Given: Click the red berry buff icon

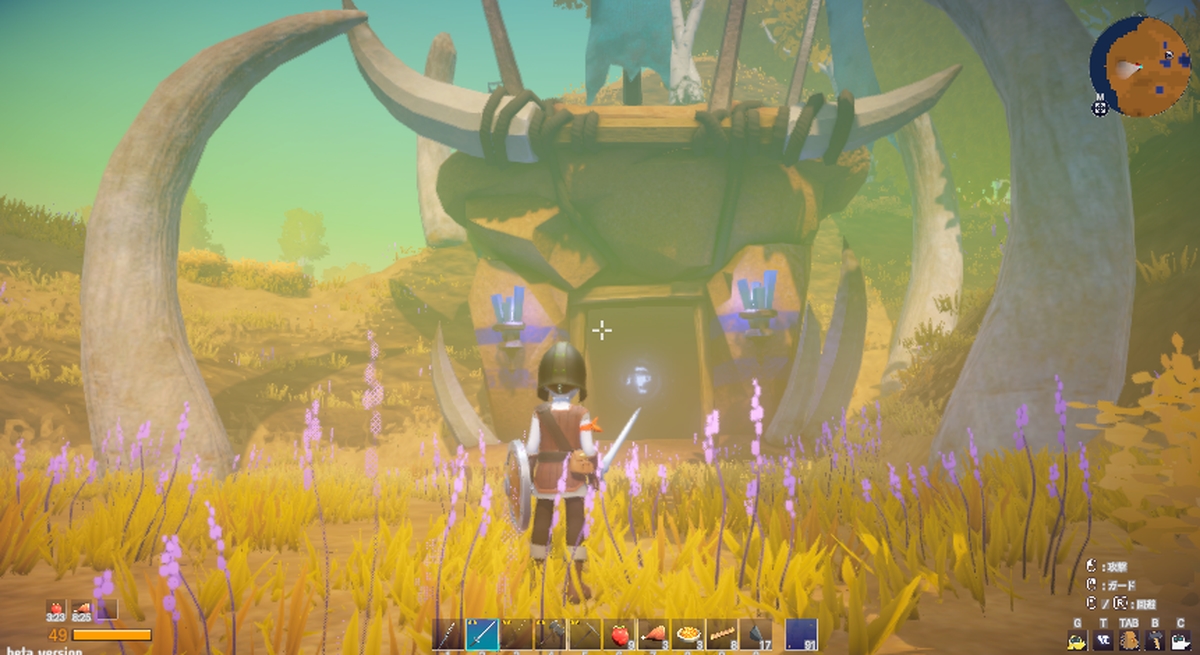Looking at the screenshot, I should point(55,609).
